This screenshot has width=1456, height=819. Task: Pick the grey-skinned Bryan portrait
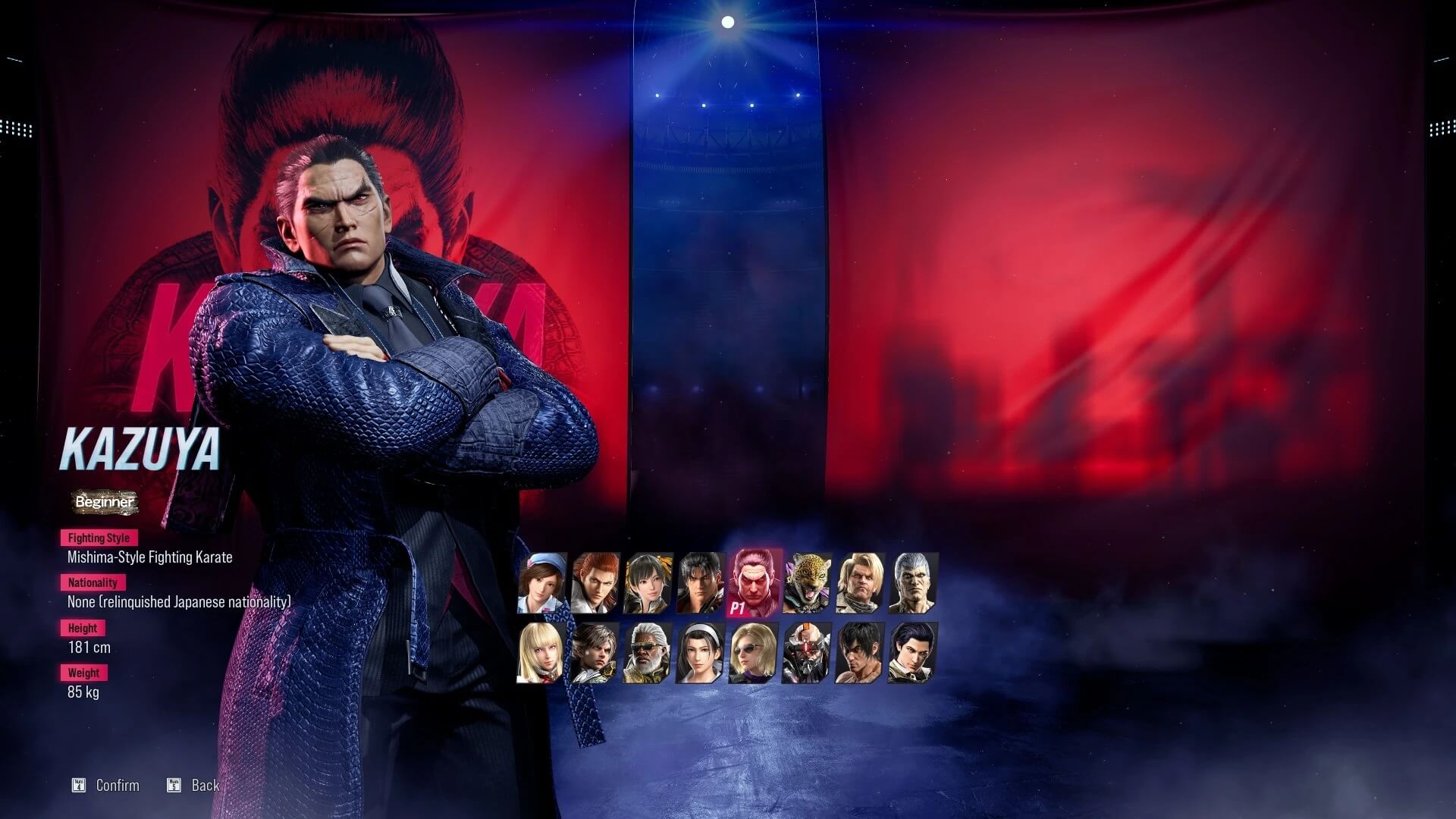[x=913, y=582]
